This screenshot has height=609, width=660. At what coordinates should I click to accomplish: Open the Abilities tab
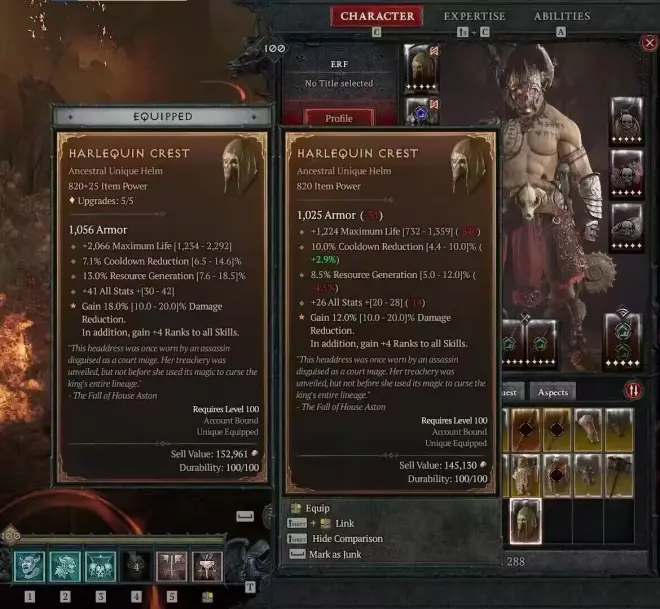562,16
